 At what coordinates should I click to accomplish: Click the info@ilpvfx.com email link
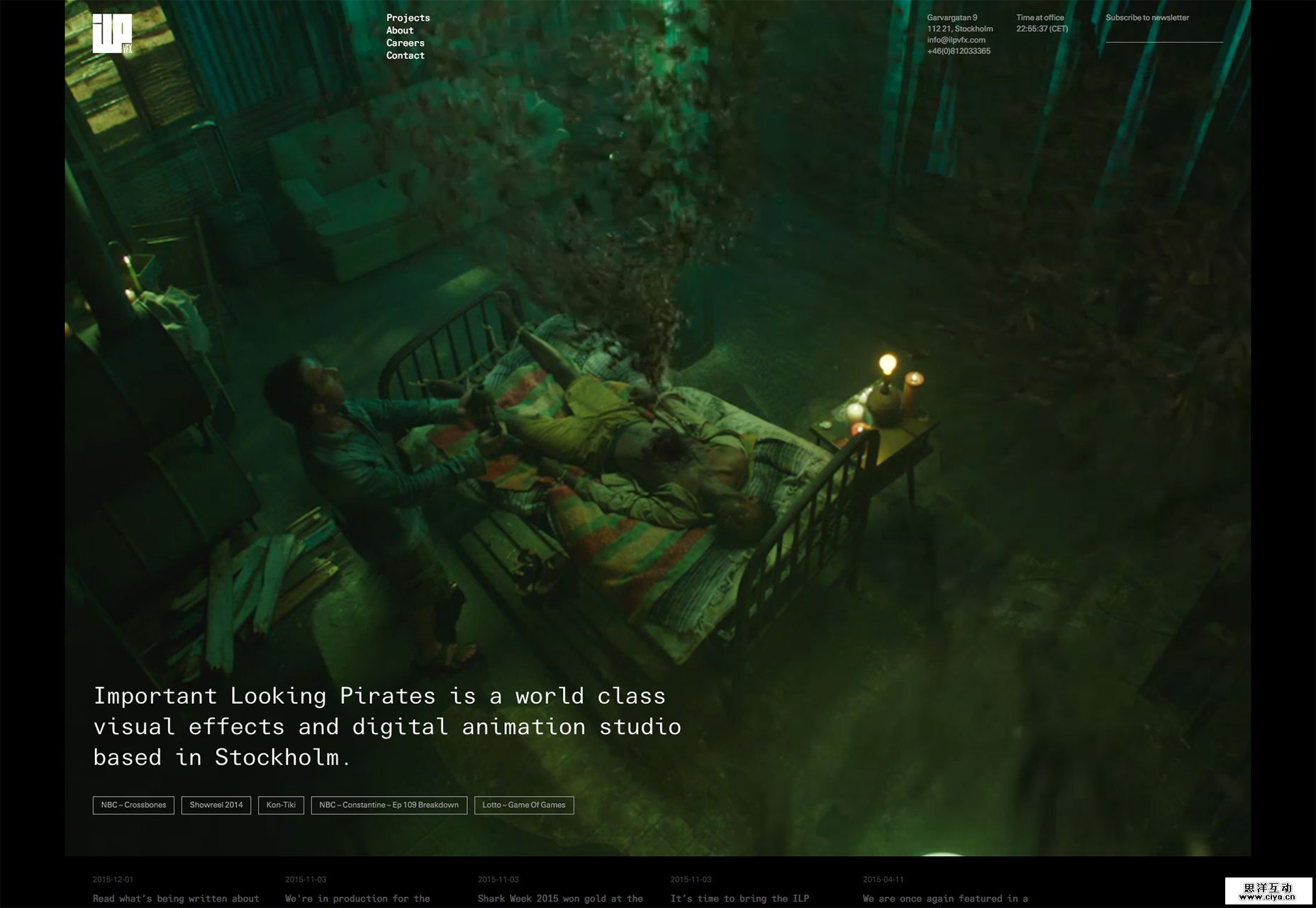tap(956, 40)
